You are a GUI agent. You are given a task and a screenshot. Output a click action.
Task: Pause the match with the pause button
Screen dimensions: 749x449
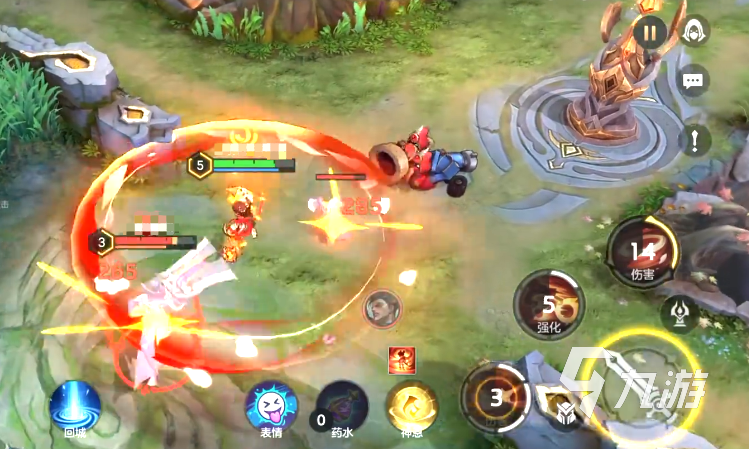650,32
